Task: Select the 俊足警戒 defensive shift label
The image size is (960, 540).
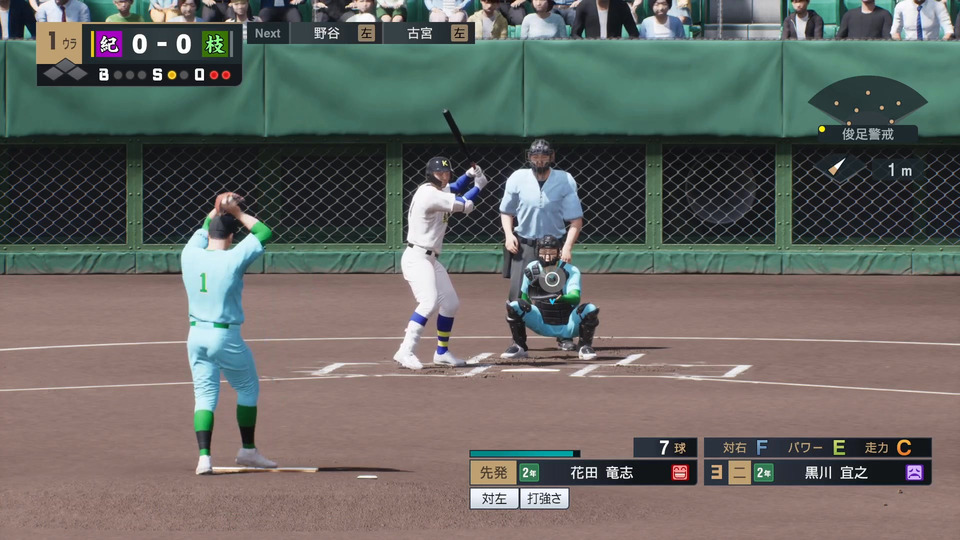Action: [x=866, y=134]
